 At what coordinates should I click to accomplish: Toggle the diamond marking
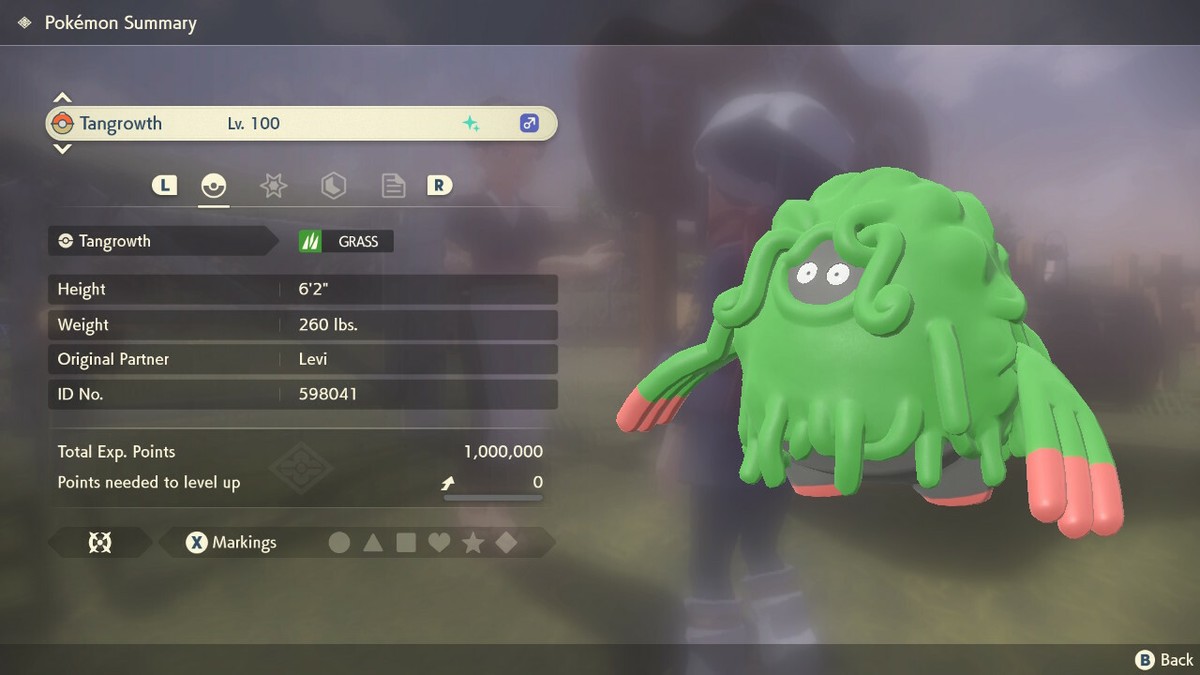[506, 543]
